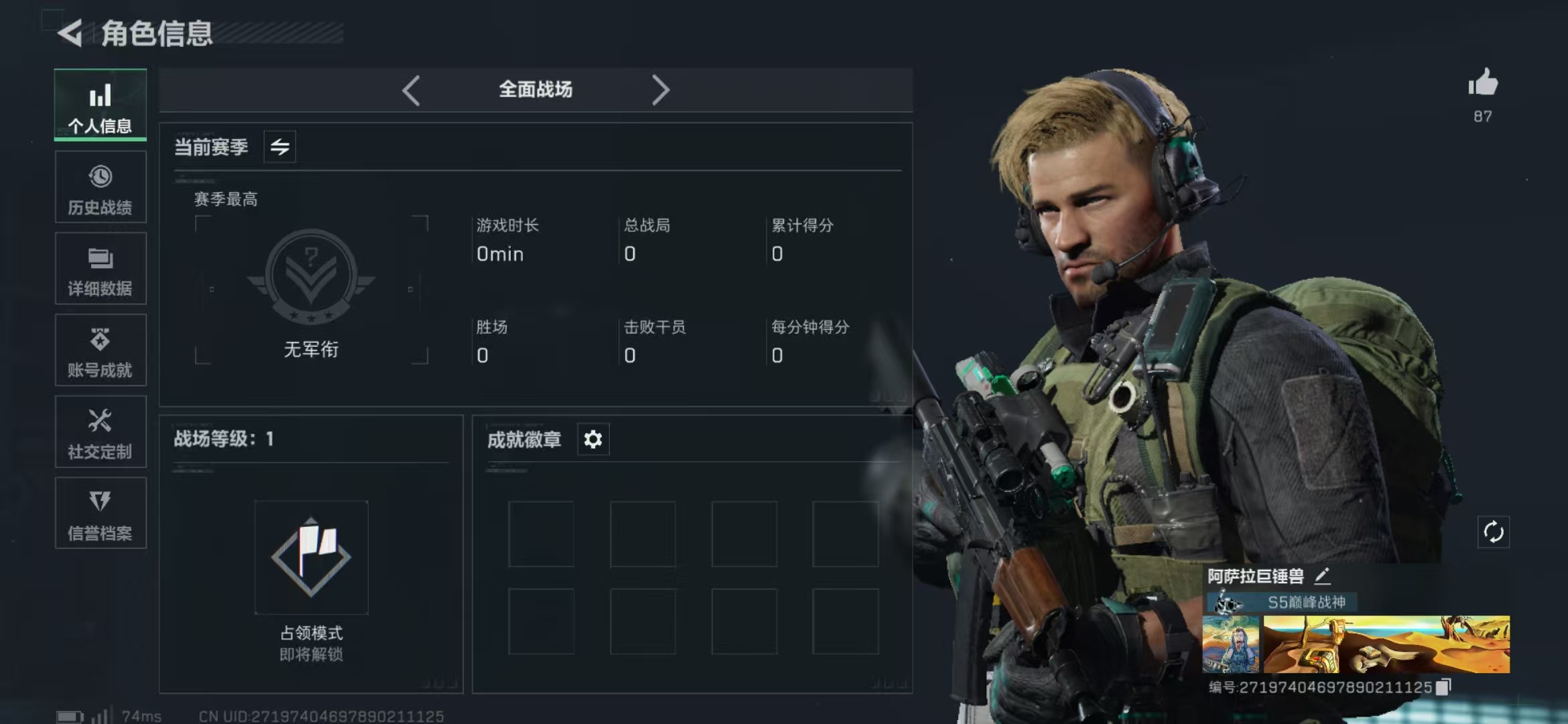The height and width of the screenshot is (724, 1568).
Task: Click the player avatar portrait thumbnail
Action: tap(1231, 645)
